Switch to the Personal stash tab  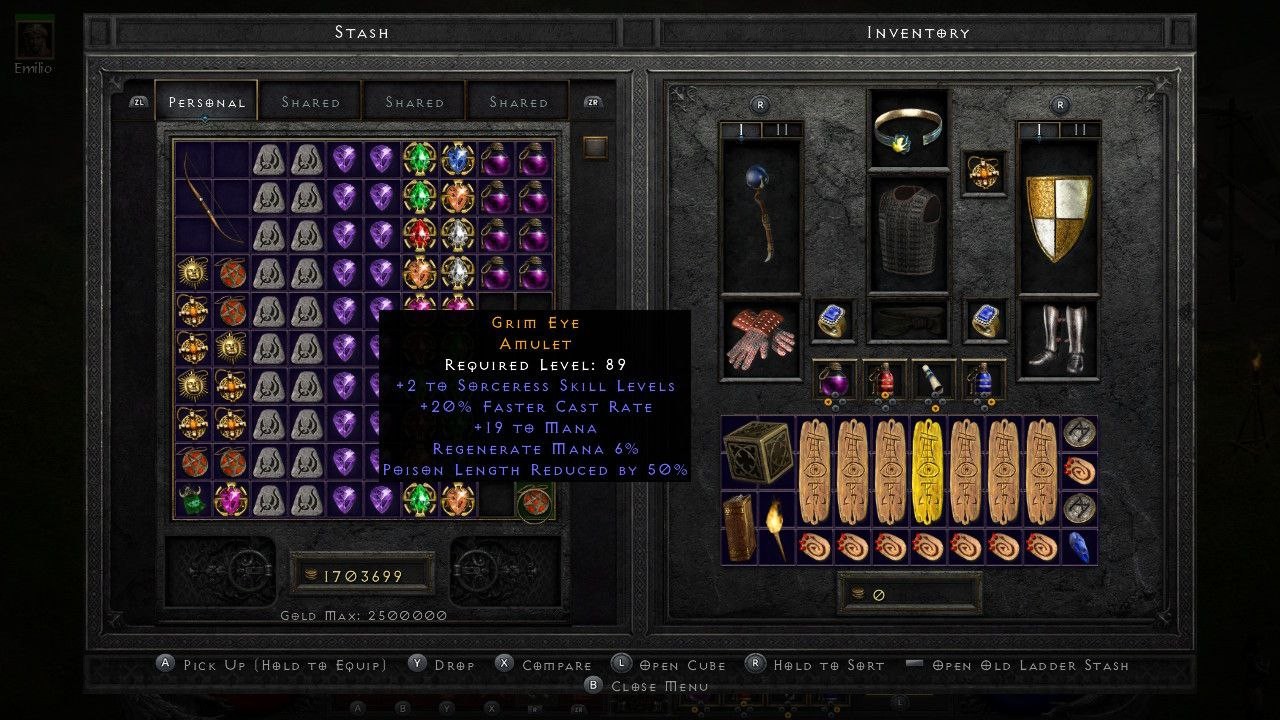pyautogui.click(x=206, y=102)
